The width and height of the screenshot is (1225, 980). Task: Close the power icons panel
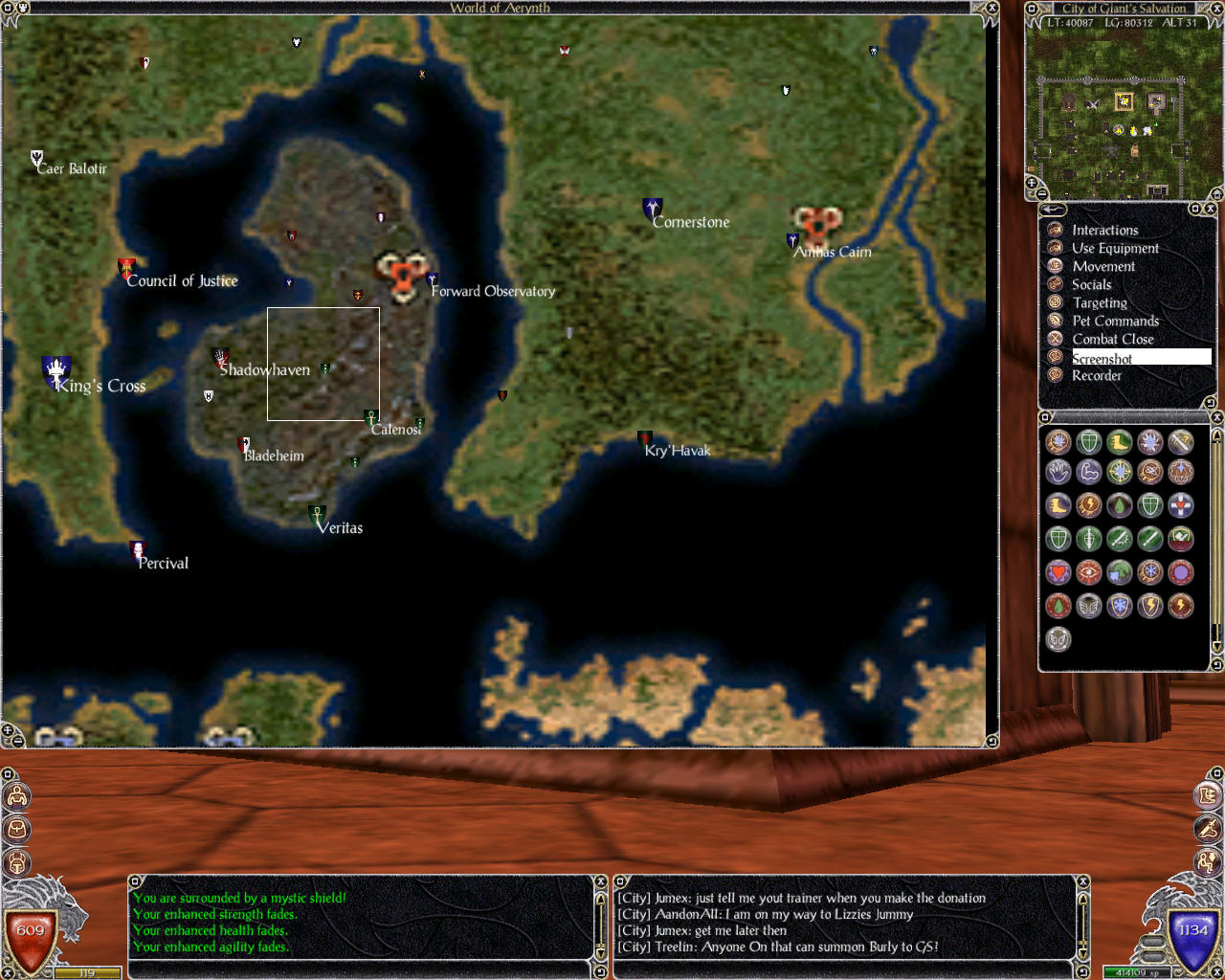tap(1217, 417)
